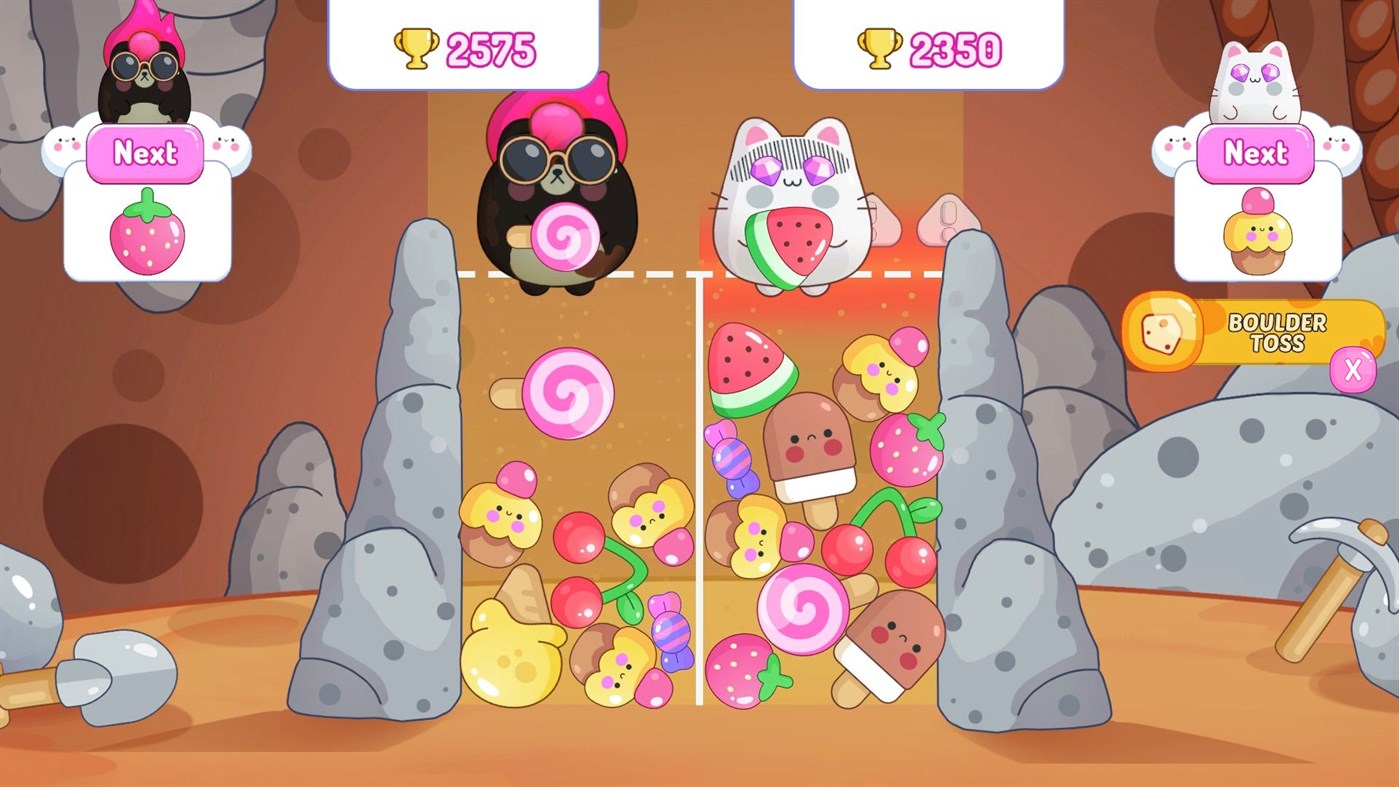This screenshot has width=1399, height=787.
Task: Select the cupcake preview under right Next
Action: tap(1258, 230)
